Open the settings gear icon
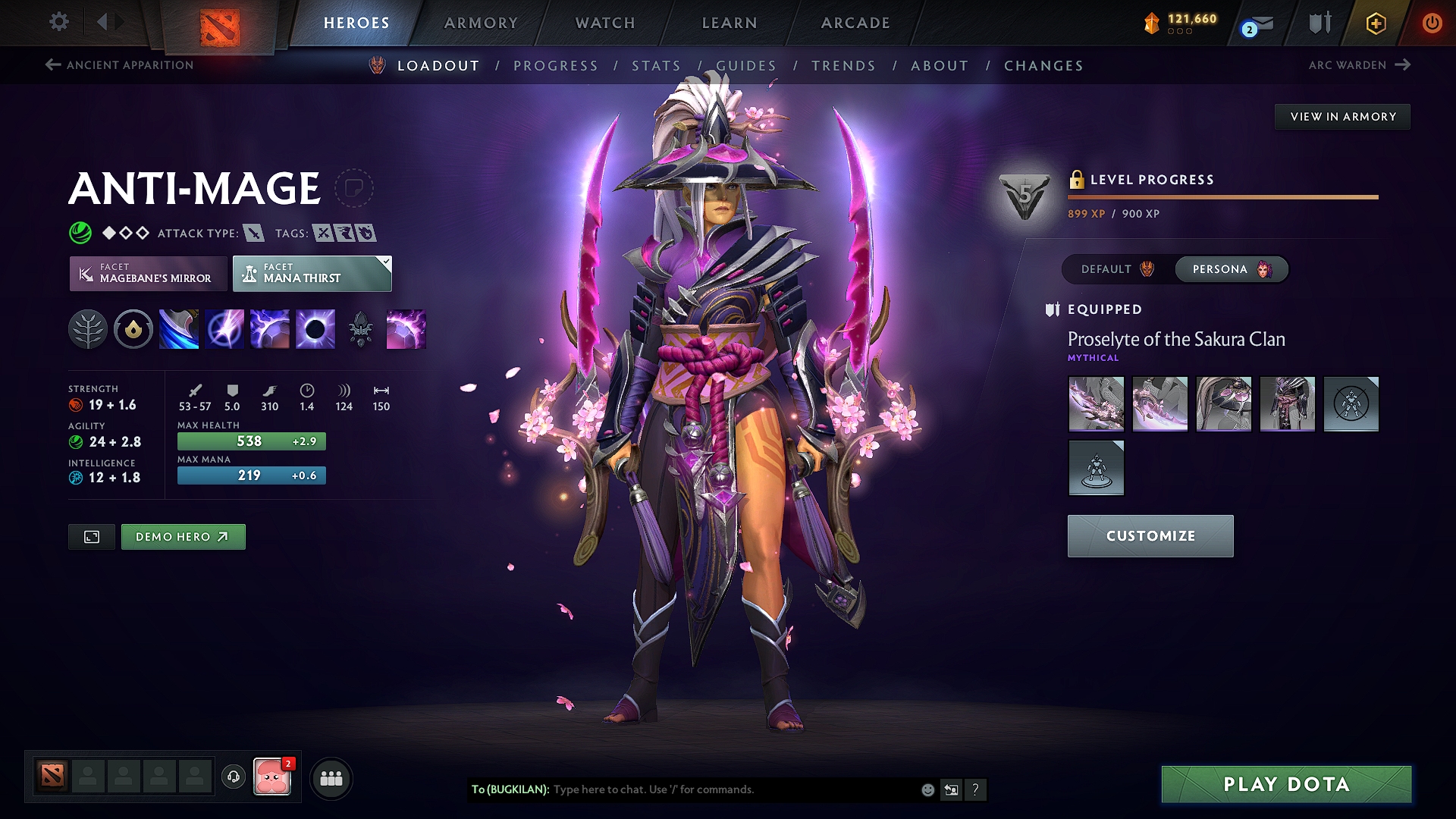The height and width of the screenshot is (819, 1456). (58, 22)
